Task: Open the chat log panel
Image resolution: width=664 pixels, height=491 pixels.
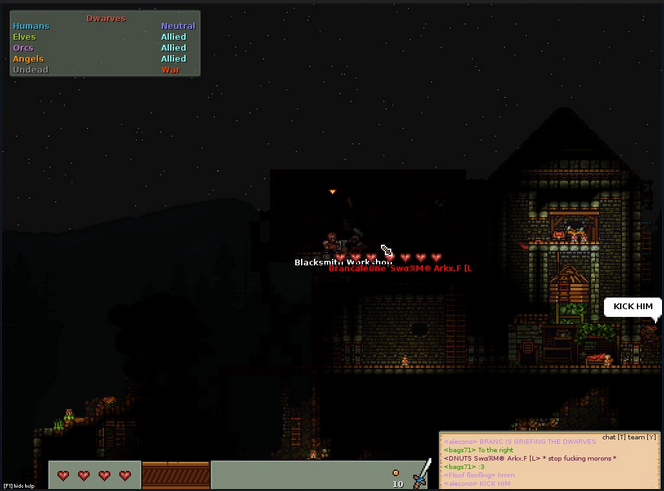Action: coord(549,461)
